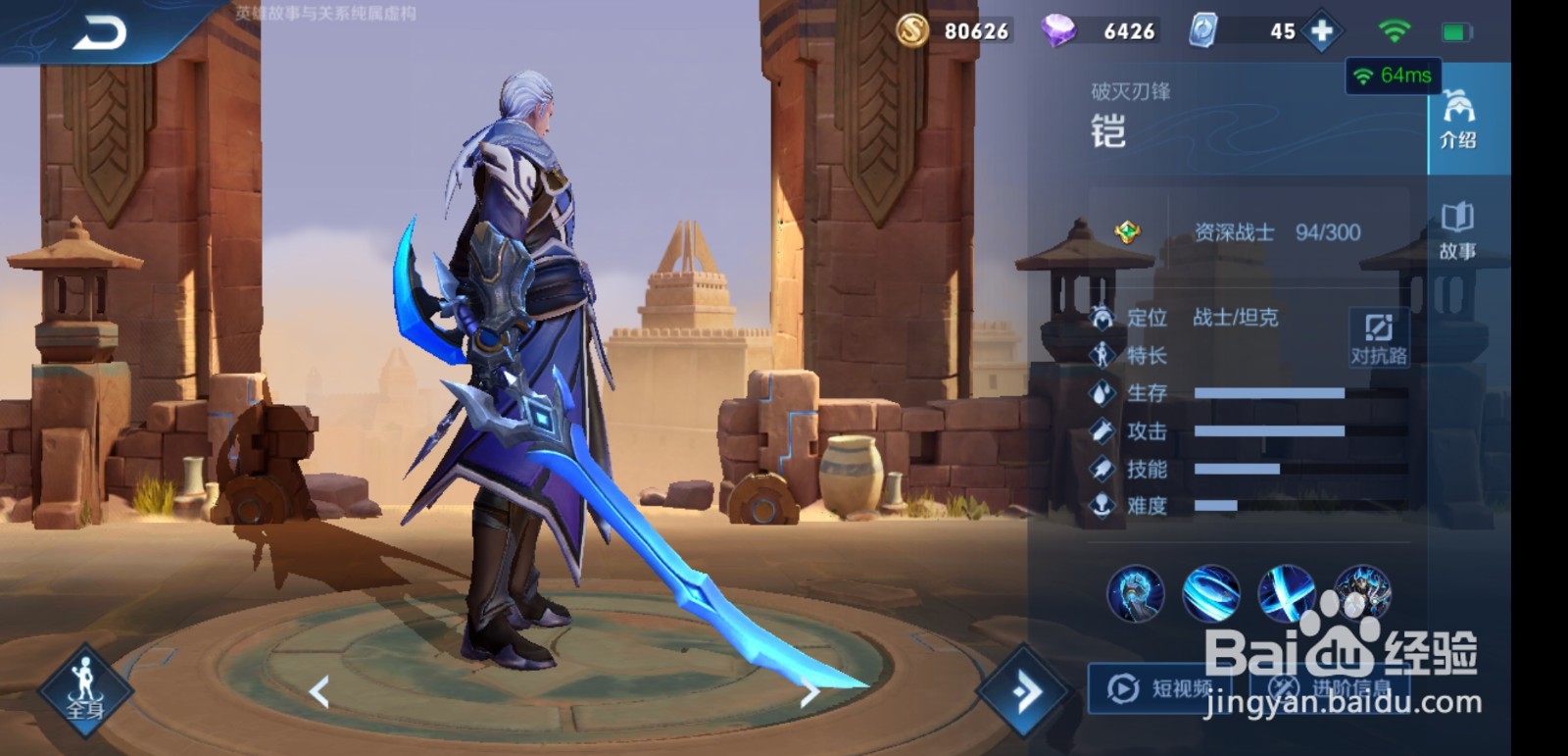
Task: Select the 介绍 introduction tab
Action: point(1459,118)
